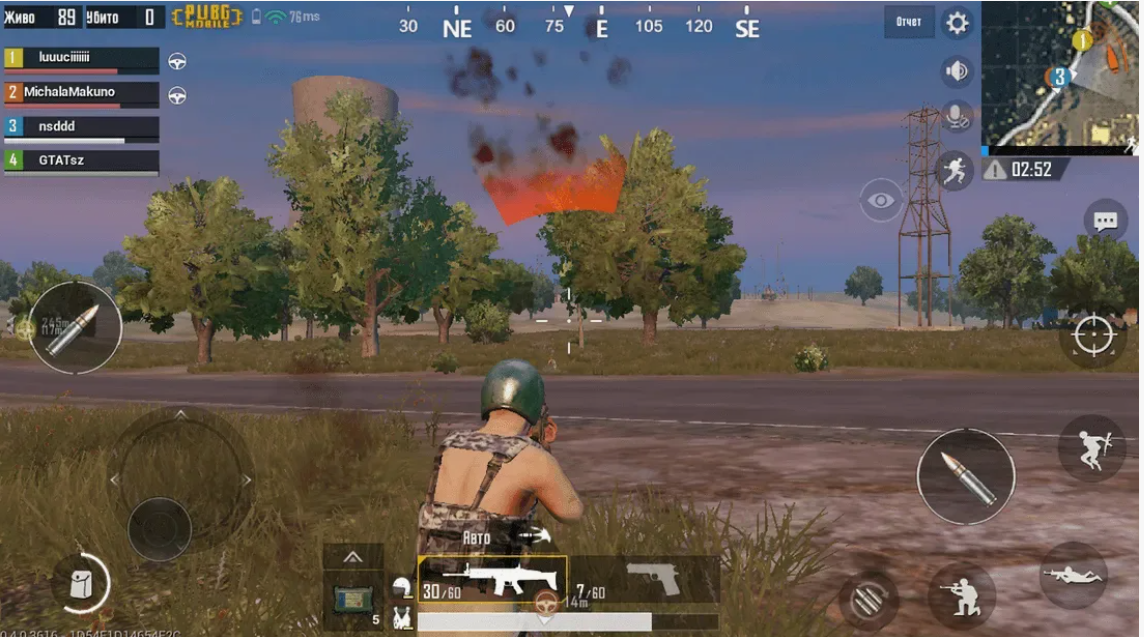The height and width of the screenshot is (637, 1144).
Task: Tap the jump action icon
Action: point(1091,450)
